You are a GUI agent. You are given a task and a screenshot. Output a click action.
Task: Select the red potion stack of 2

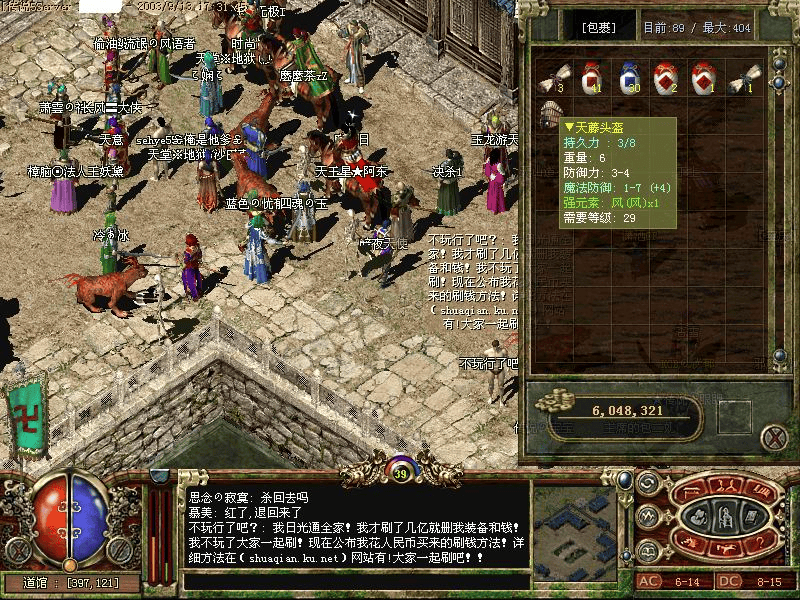coord(666,78)
